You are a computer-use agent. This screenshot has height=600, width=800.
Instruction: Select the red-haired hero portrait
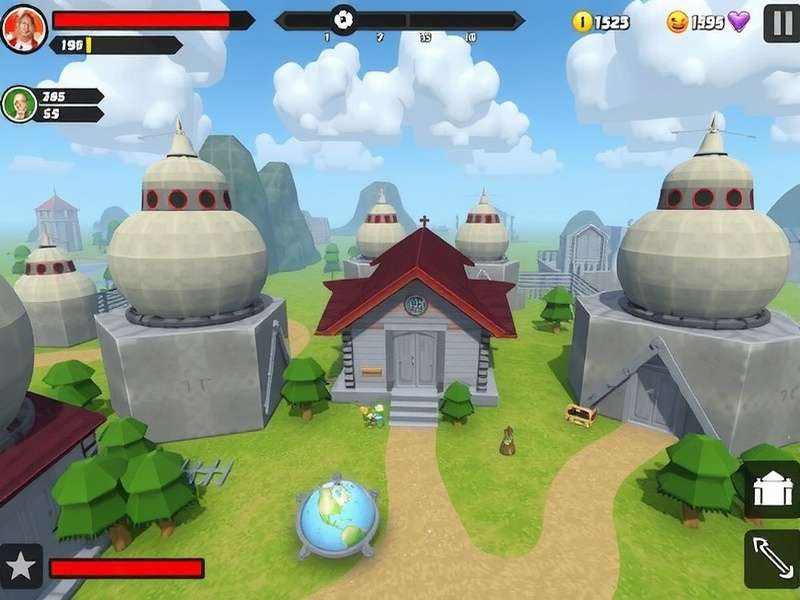point(23,28)
